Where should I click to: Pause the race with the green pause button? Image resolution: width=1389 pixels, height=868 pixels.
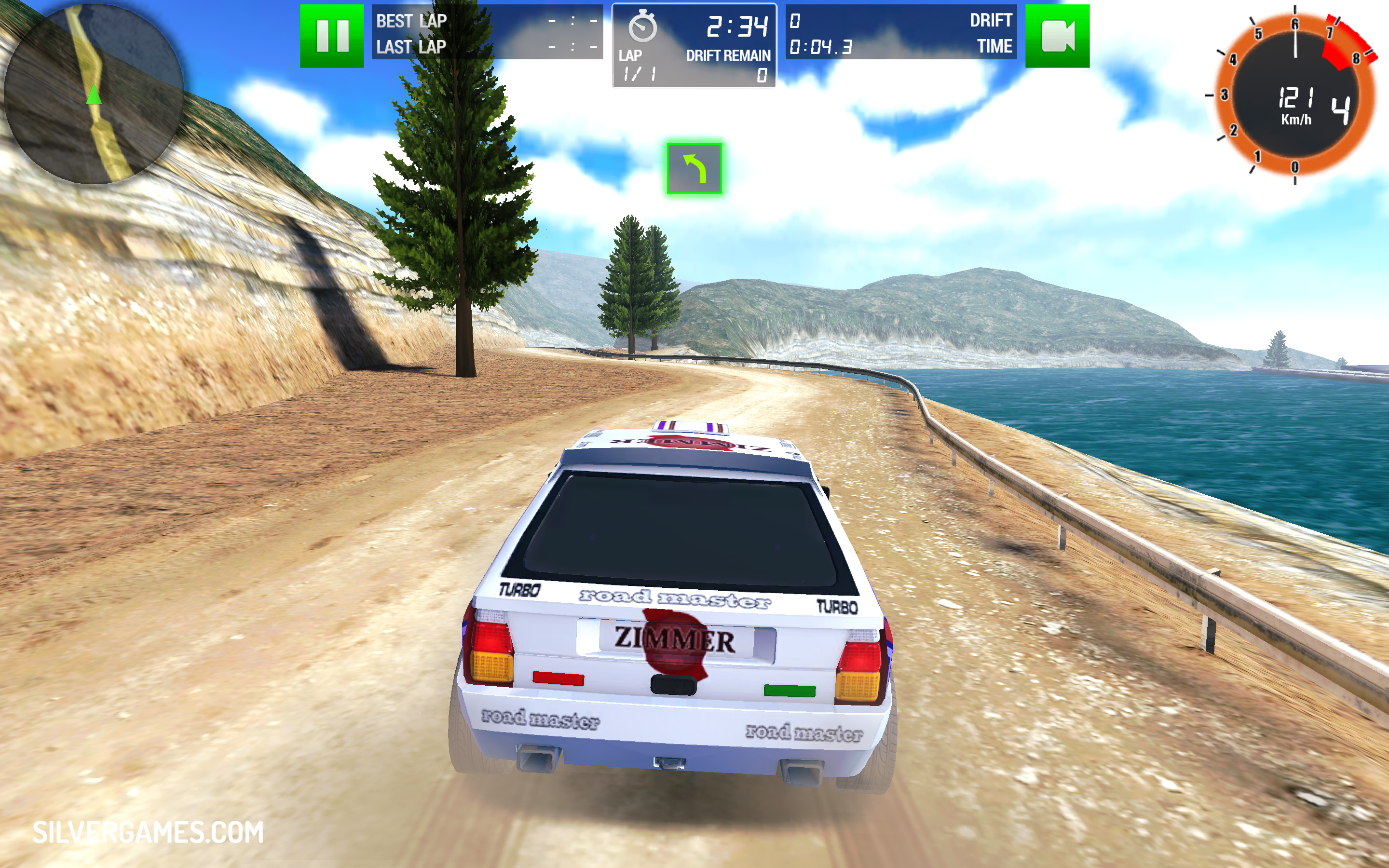point(332,36)
